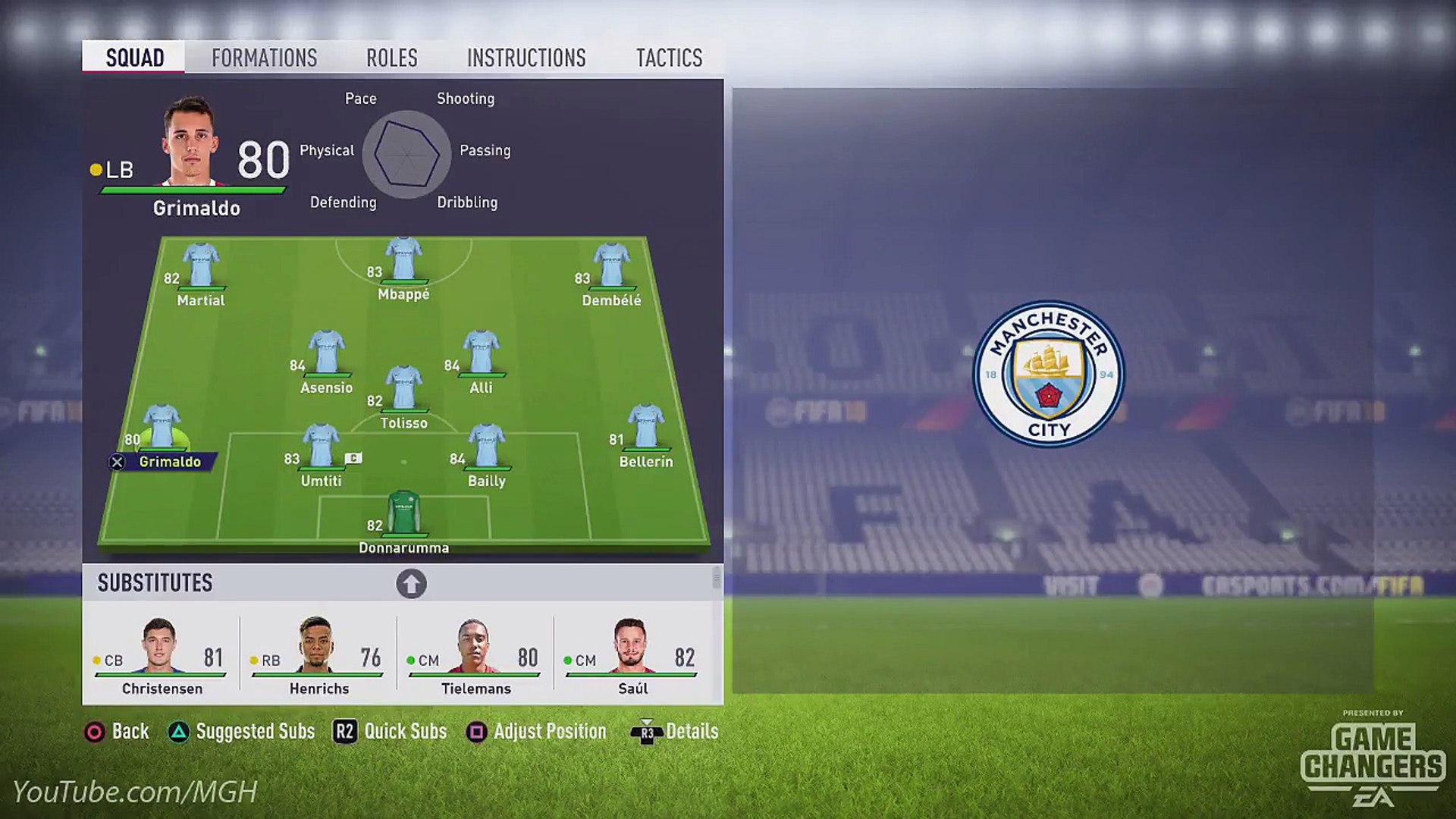Screen dimensions: 1456x819
Task: Click the up arrow in the Substitutes header
Action: click(x=411, y=584)
